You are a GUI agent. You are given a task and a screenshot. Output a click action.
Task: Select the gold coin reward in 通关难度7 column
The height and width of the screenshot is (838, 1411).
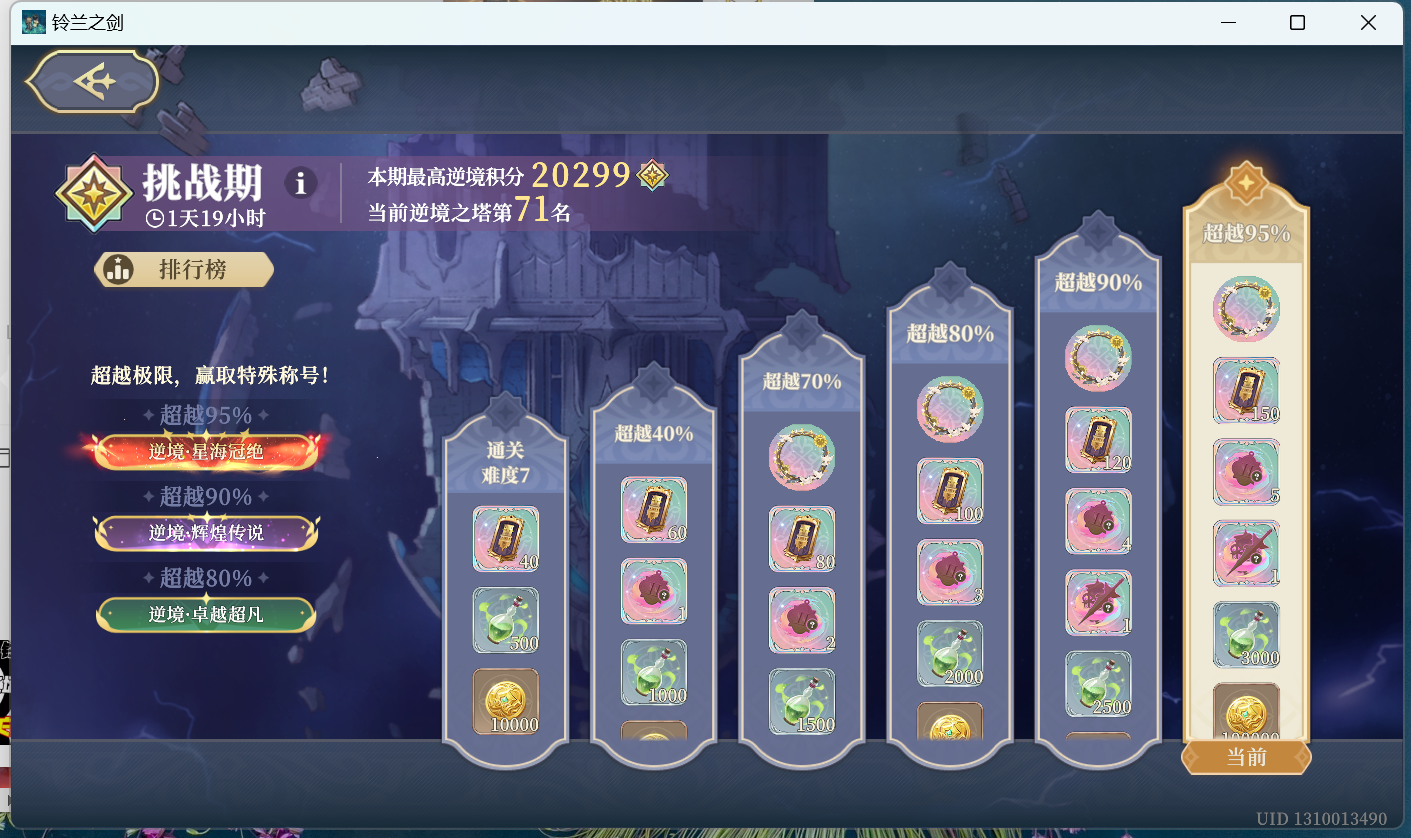click(506, 701)
